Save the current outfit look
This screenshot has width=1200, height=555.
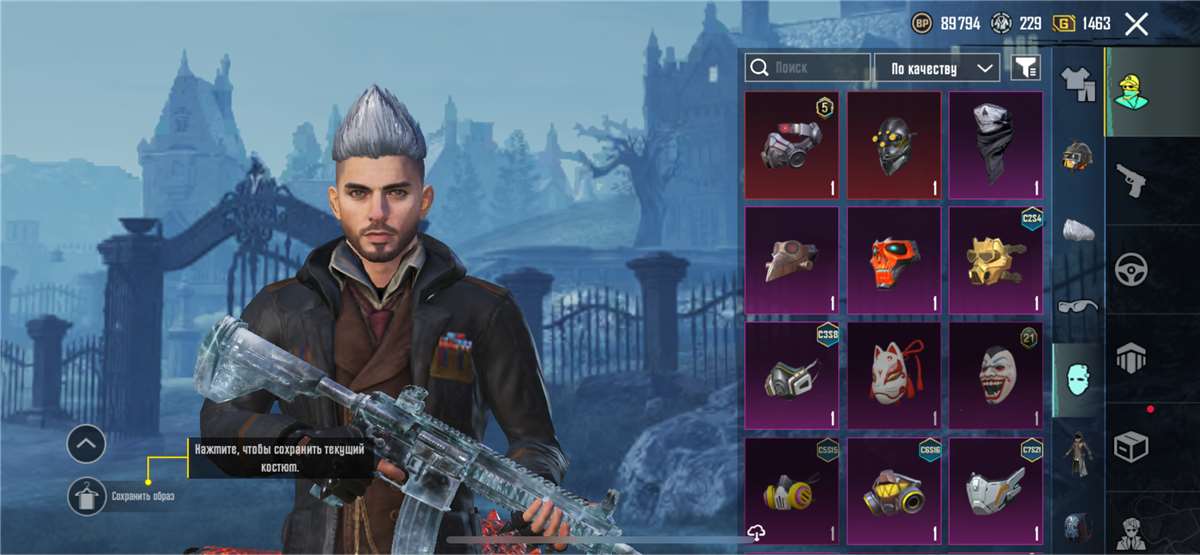(86, 496)
